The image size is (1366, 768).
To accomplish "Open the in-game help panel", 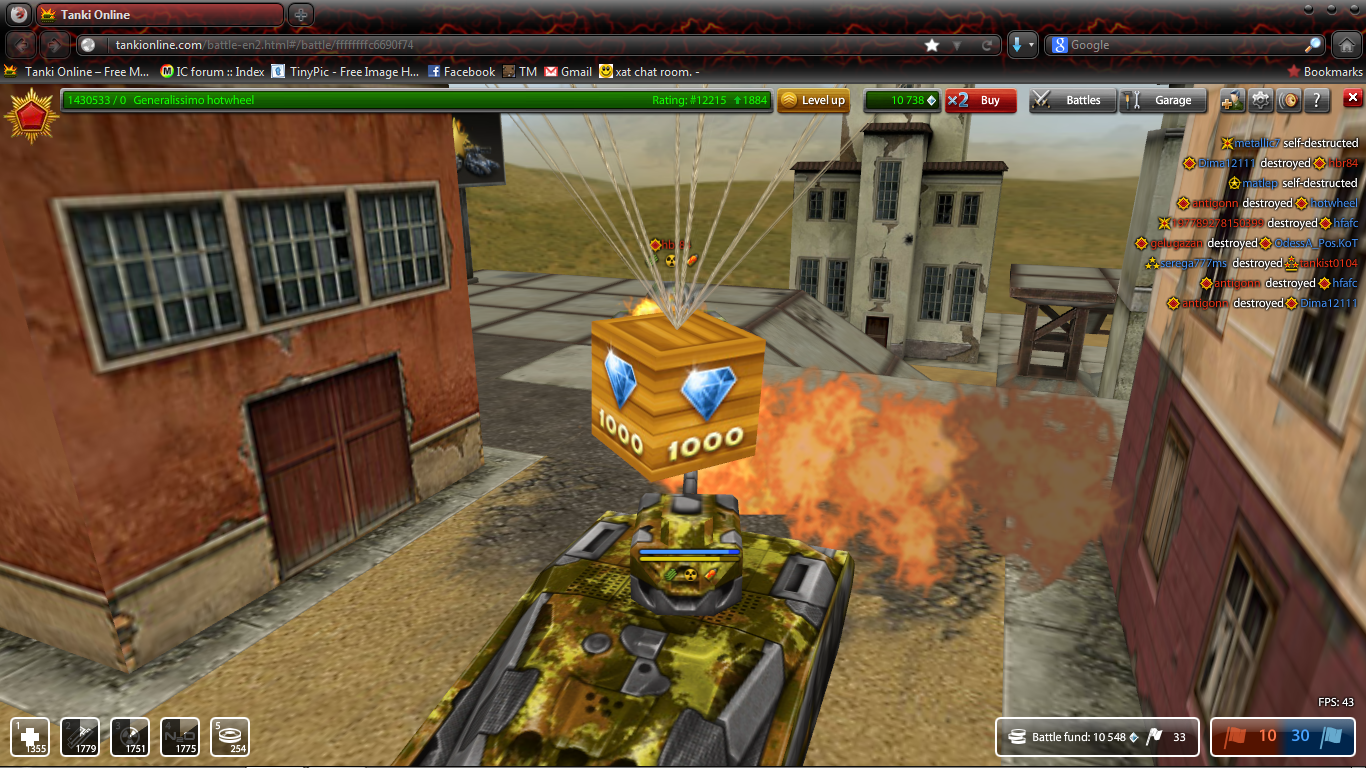I will 1318,99.
